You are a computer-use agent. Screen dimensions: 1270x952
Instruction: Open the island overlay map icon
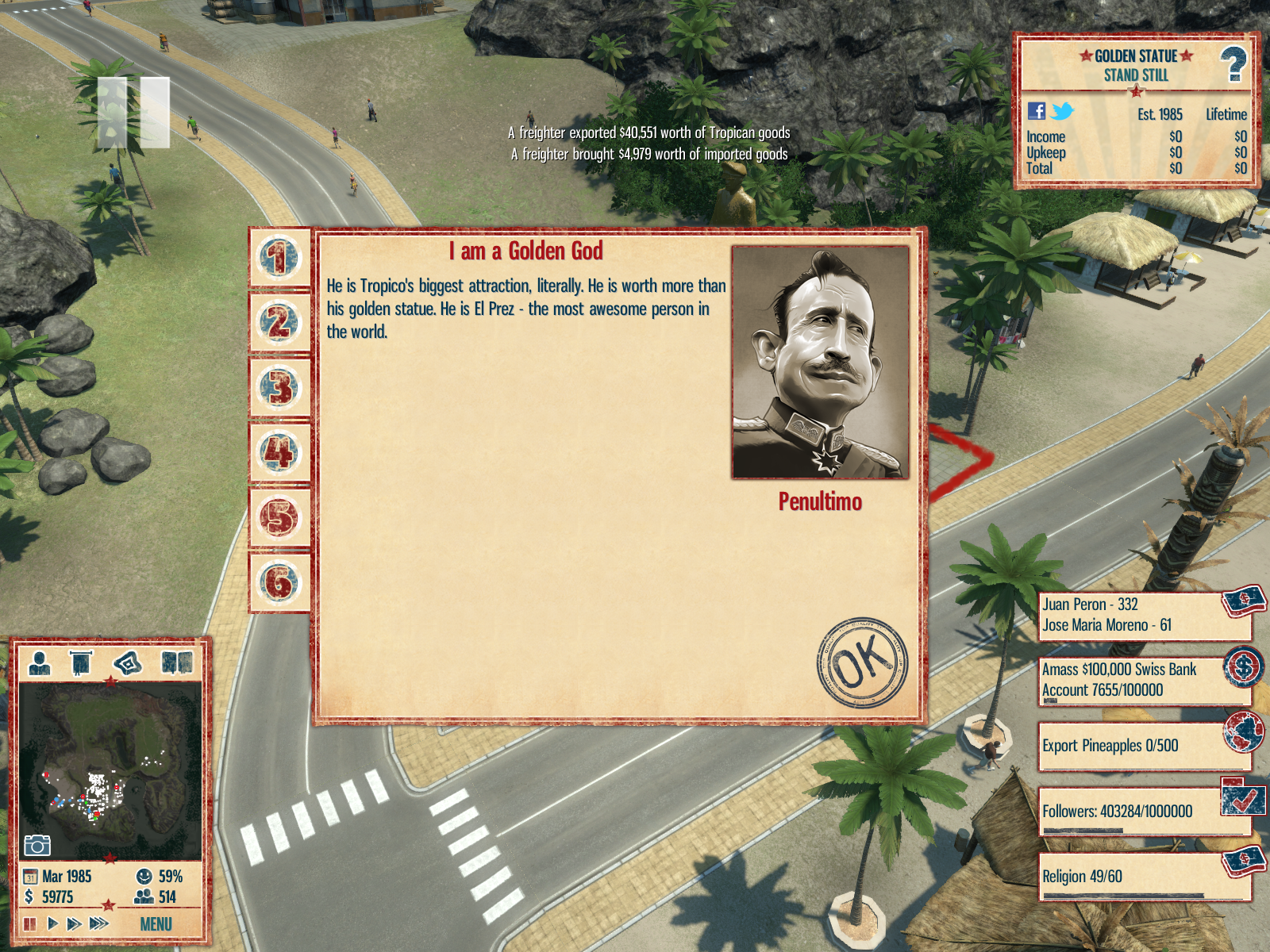tap(128, 662)
